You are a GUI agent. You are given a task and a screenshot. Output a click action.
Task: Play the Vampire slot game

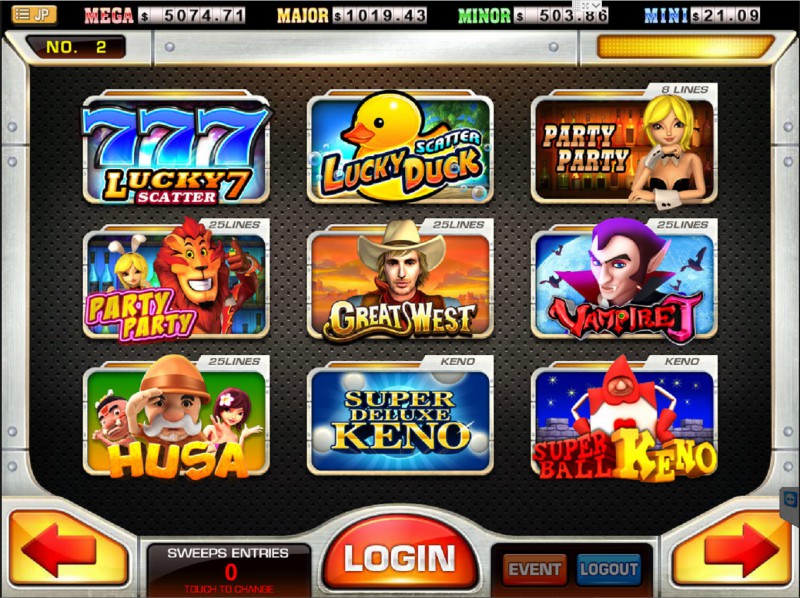click(623, 284)
